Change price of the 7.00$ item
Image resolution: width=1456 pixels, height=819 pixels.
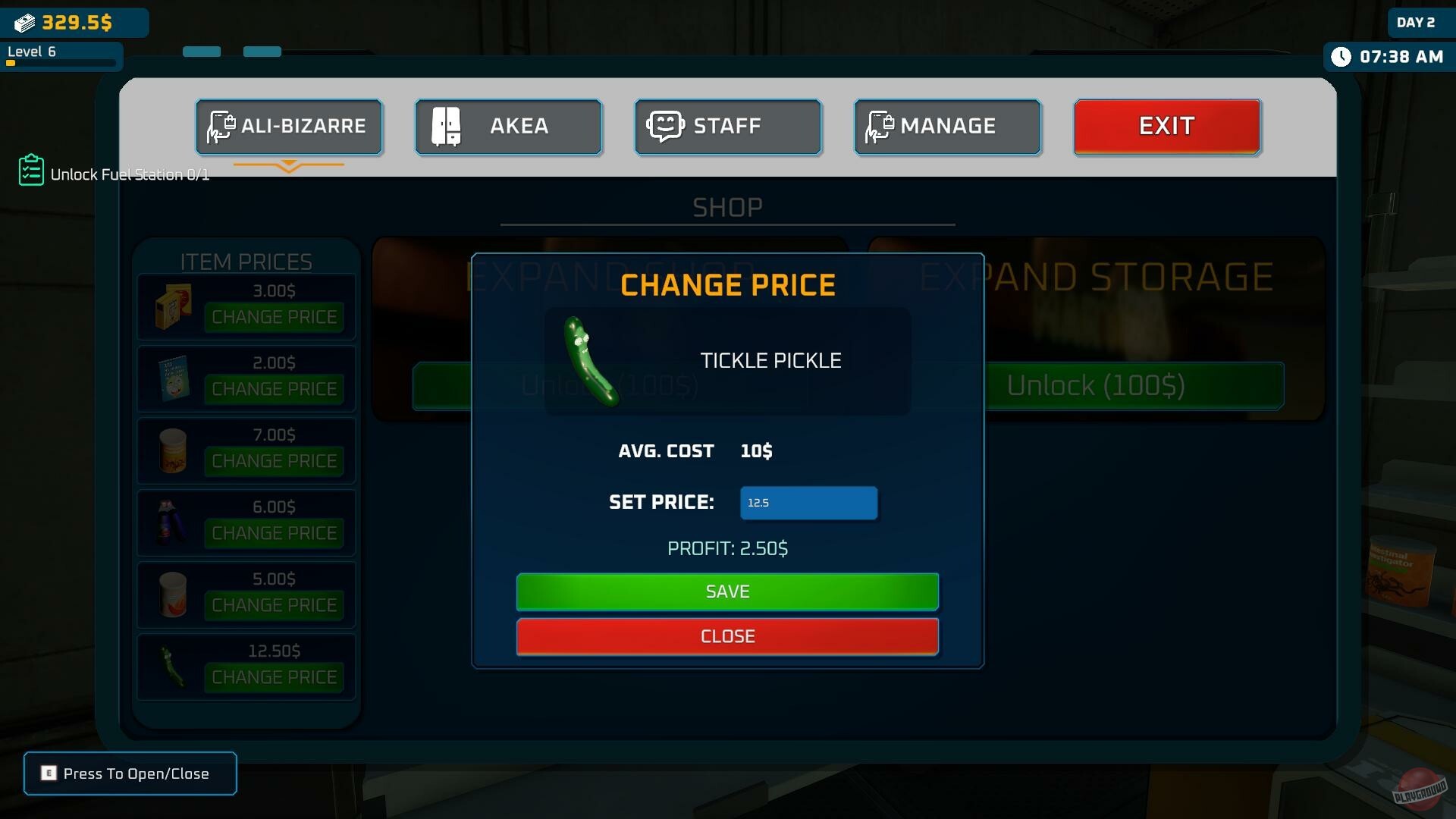(274, 460)
